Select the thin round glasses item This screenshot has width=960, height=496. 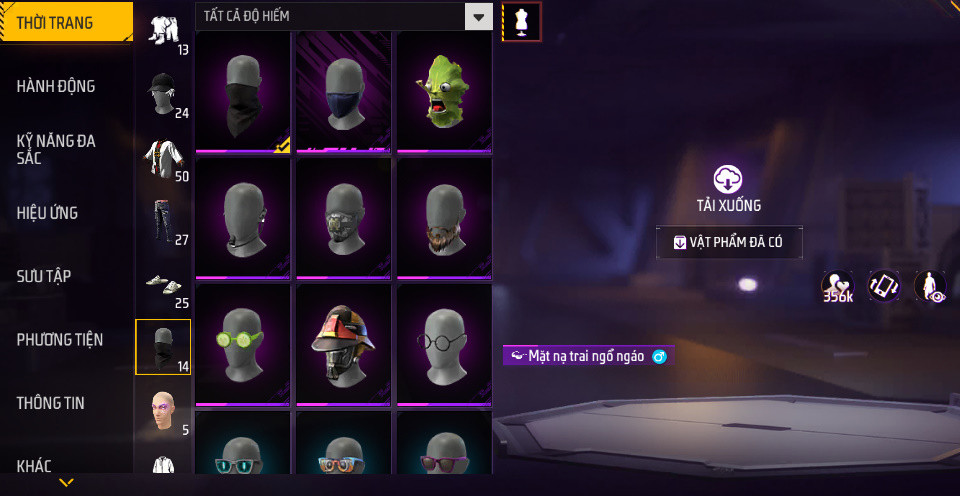444,344
